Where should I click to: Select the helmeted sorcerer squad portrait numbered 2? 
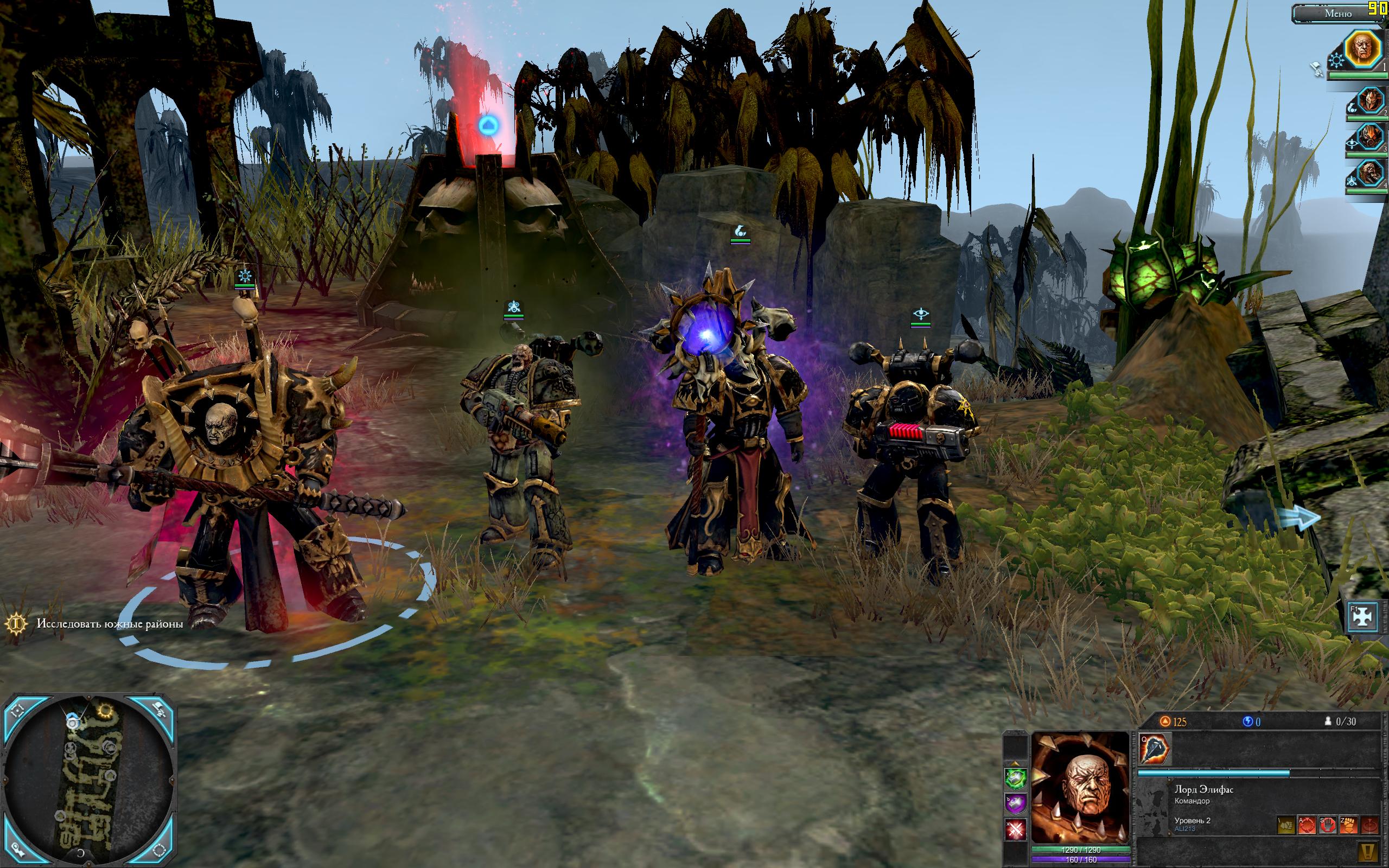pyautogui.click(x=1369, y=102)
